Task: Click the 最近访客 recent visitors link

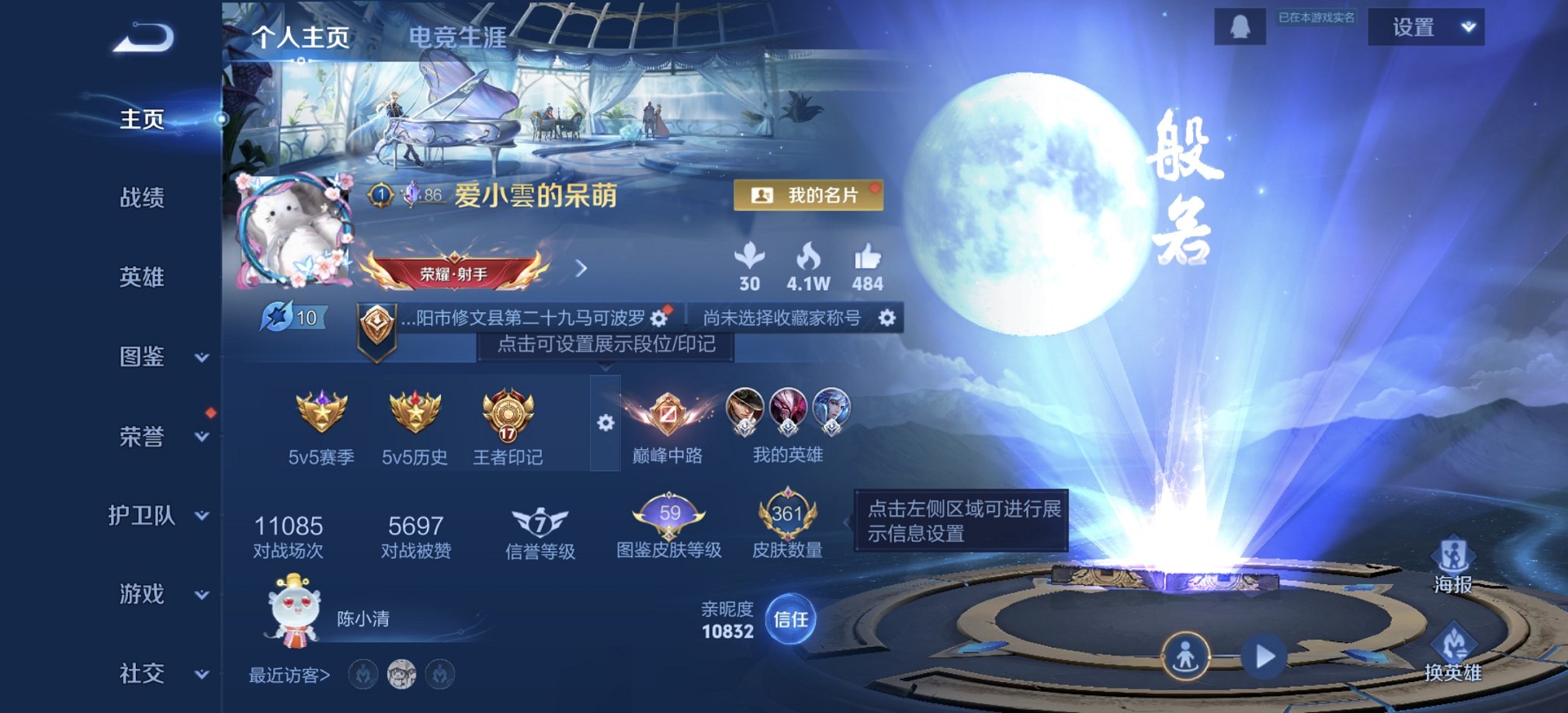Action: tap(289, 676)
